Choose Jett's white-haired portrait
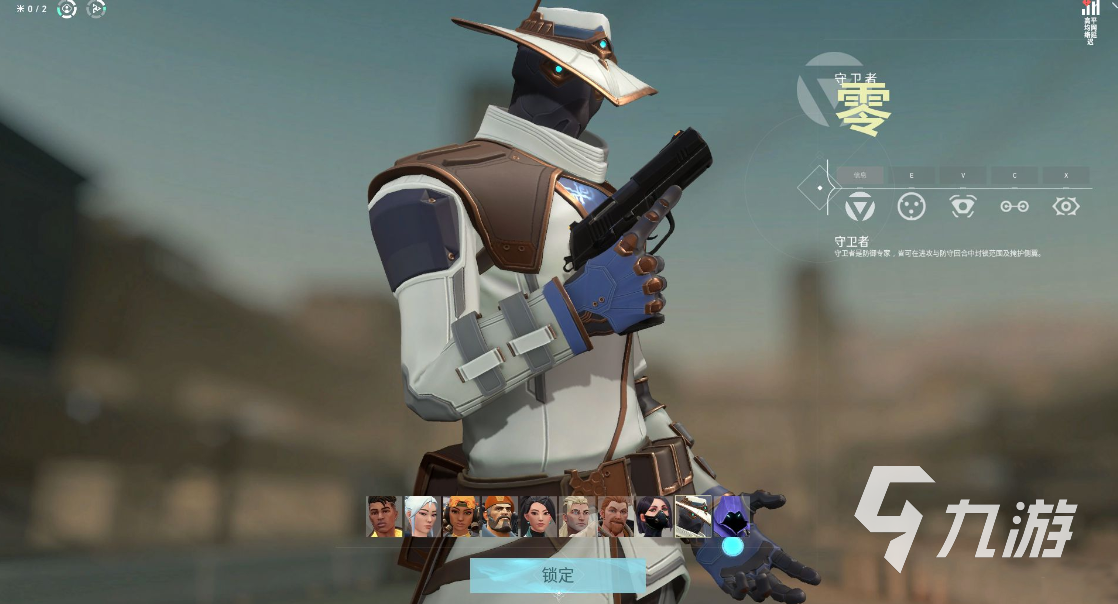 422,517
